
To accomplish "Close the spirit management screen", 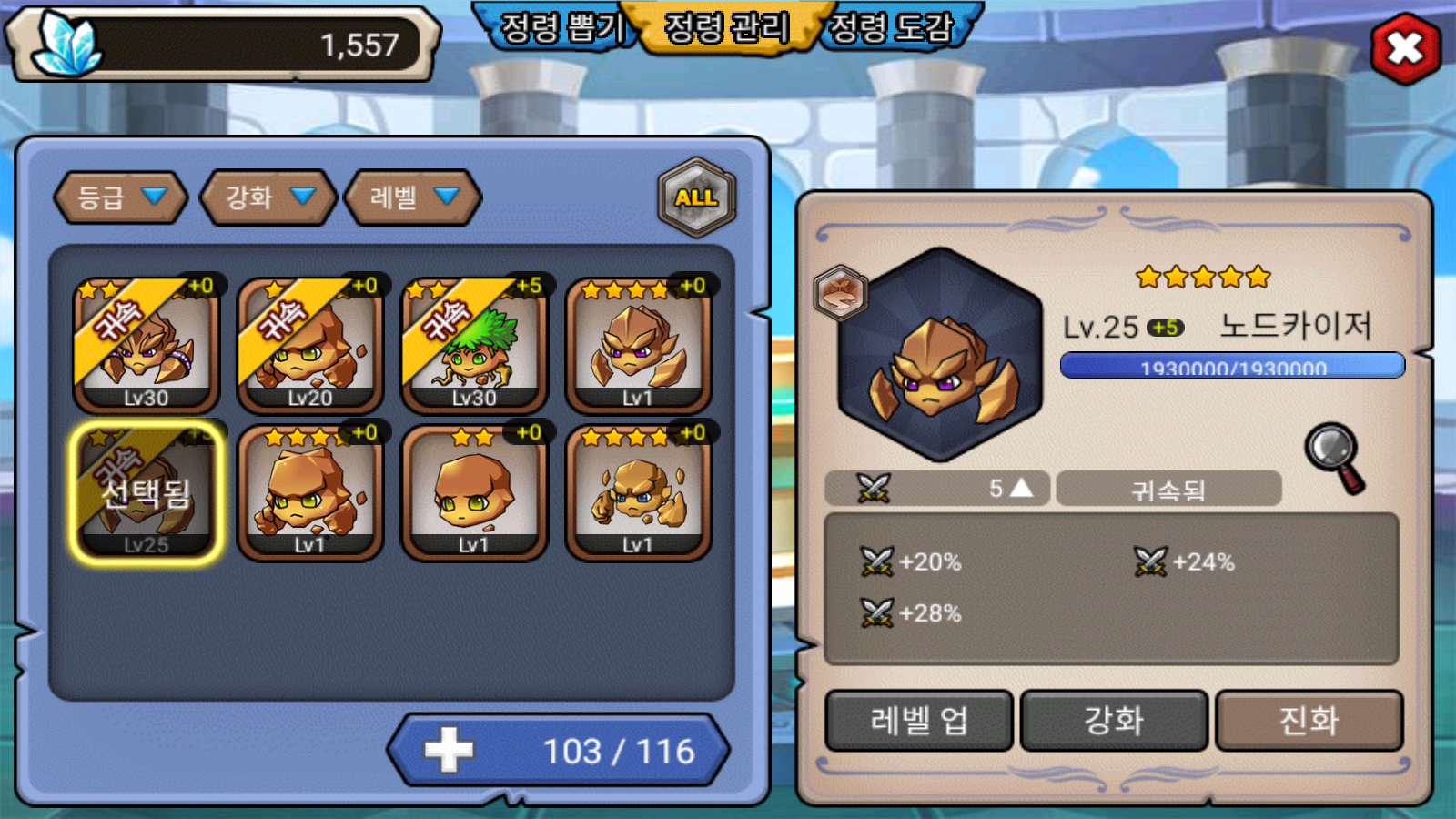I will coord(1405,48).
